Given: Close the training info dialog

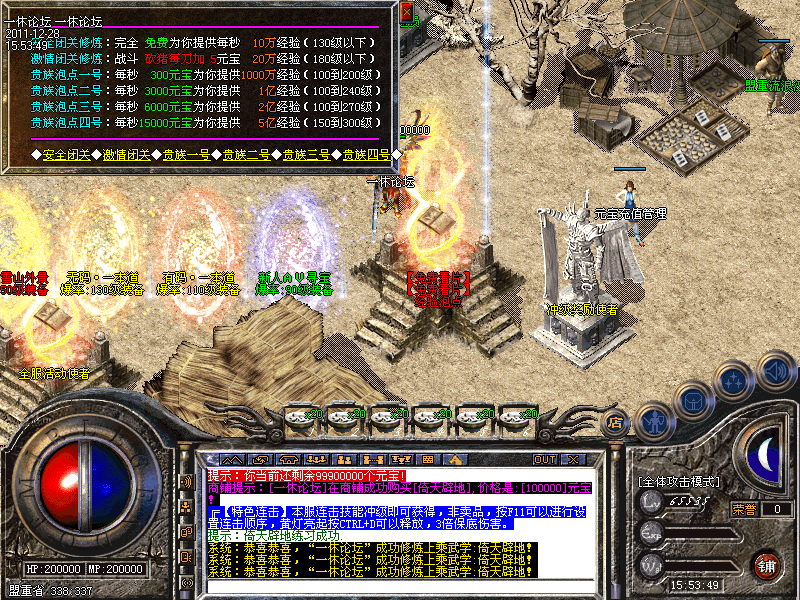Looking at the screenshot, I should point(406,13).
